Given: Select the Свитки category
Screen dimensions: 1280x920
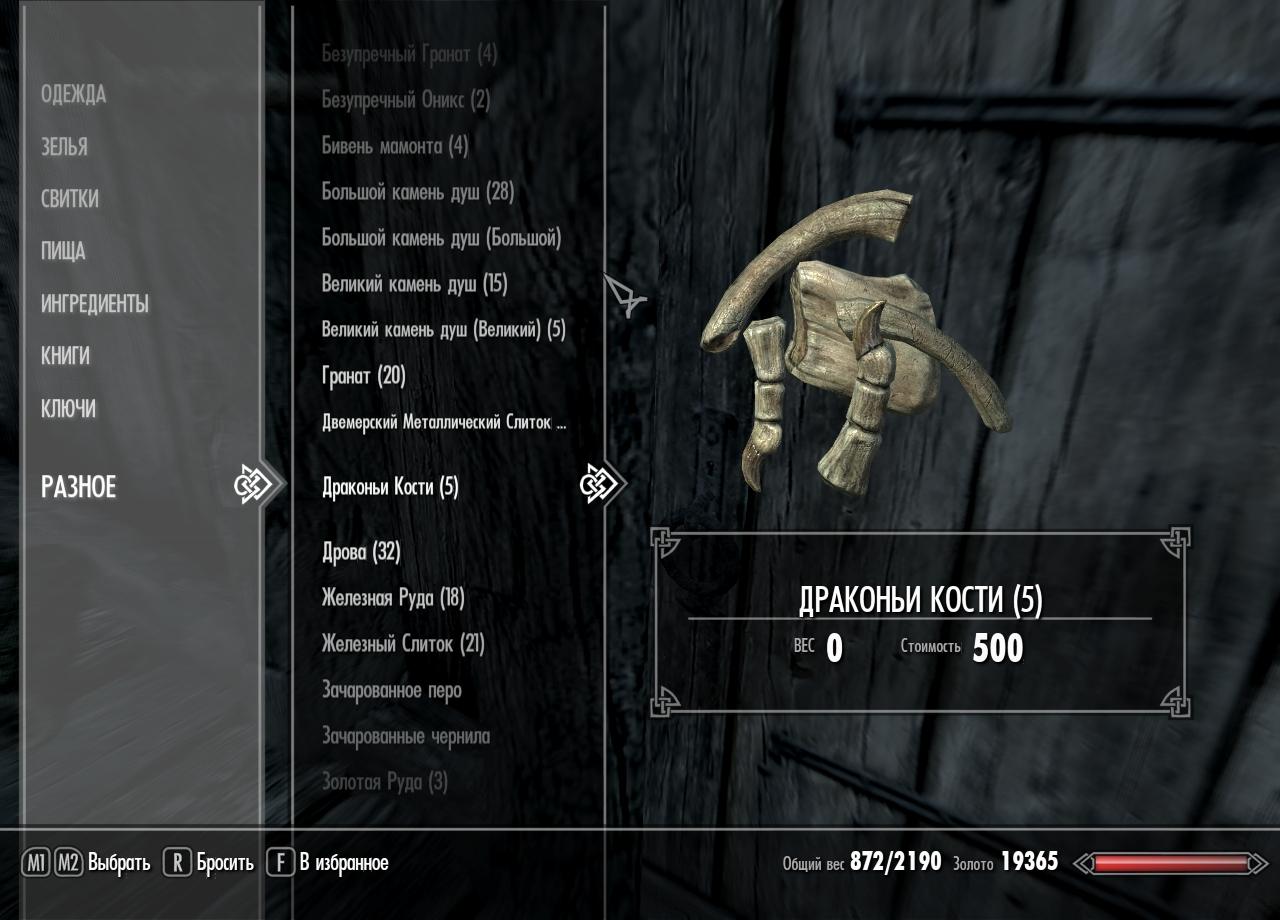Looking at the screenshot, I should 70,199.
